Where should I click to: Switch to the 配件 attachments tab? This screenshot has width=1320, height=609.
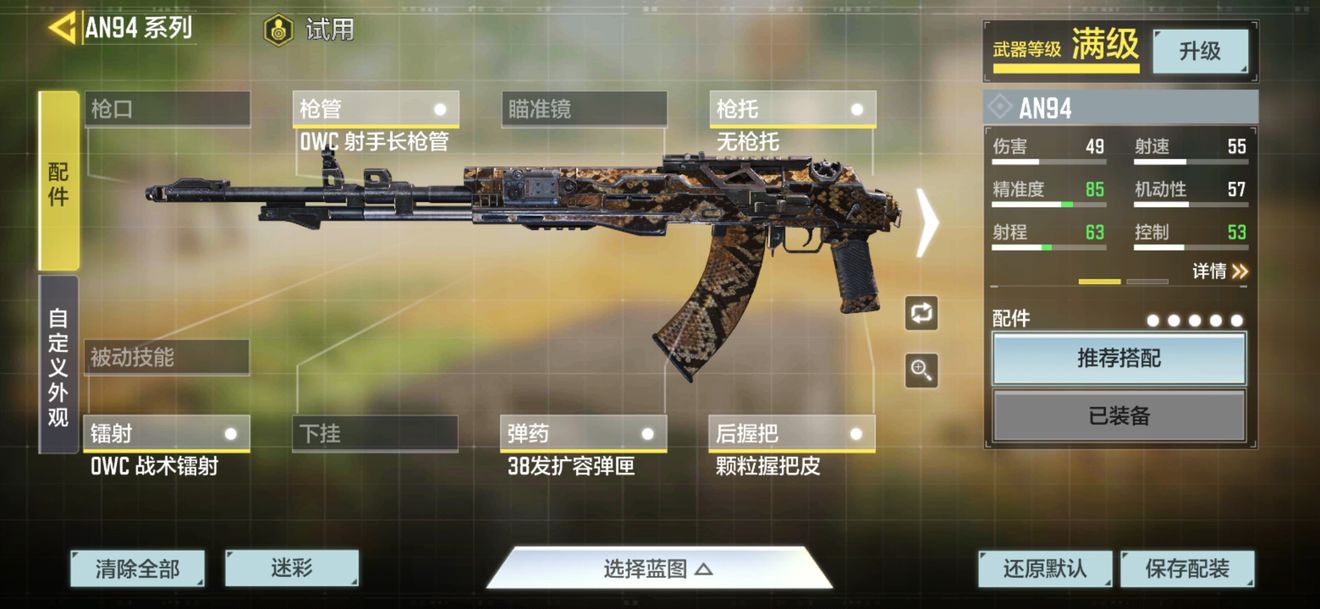pyautogui.click(x=59, y=181)
